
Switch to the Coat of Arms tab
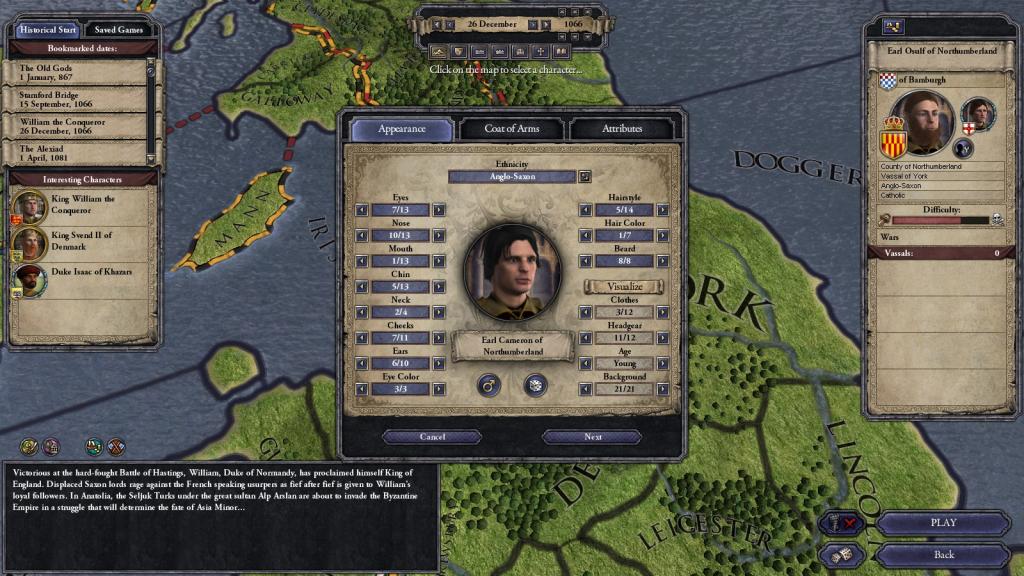point(512,129)
